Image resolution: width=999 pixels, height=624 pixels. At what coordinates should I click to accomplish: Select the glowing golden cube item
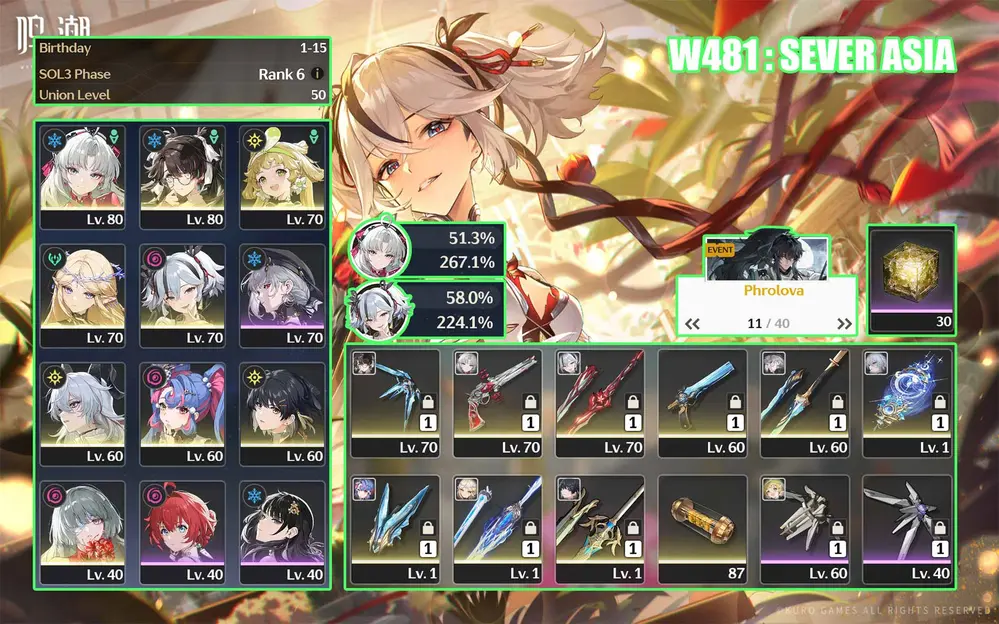coord(911,270)
